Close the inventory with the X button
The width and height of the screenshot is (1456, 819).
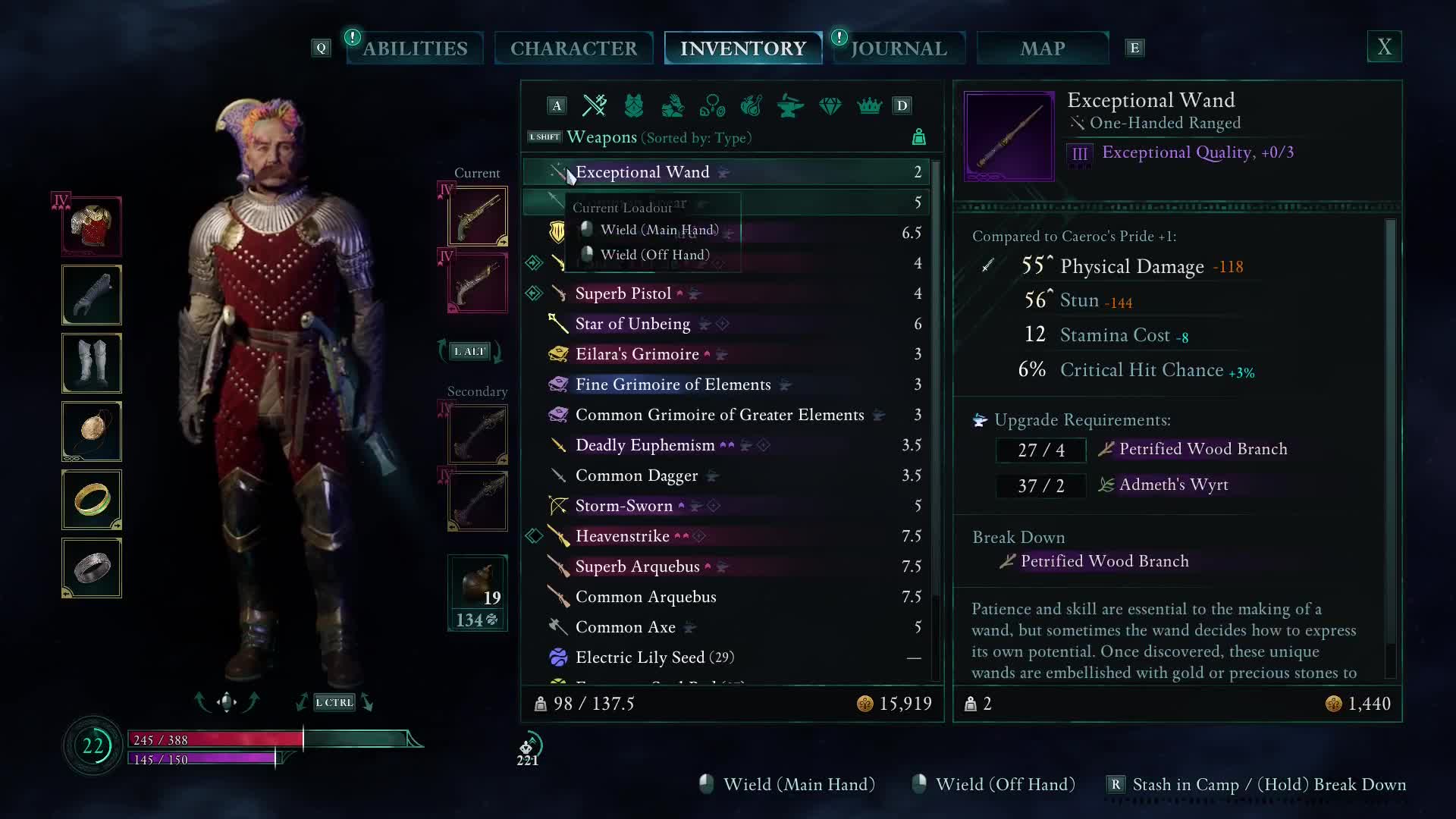pyautogui.click(x=1384, y=47)
